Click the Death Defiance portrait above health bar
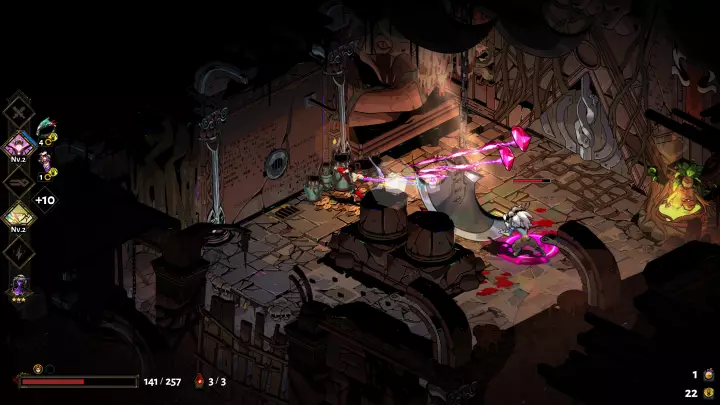The height and width of the screenshot is (405, 720). [39, 368]
